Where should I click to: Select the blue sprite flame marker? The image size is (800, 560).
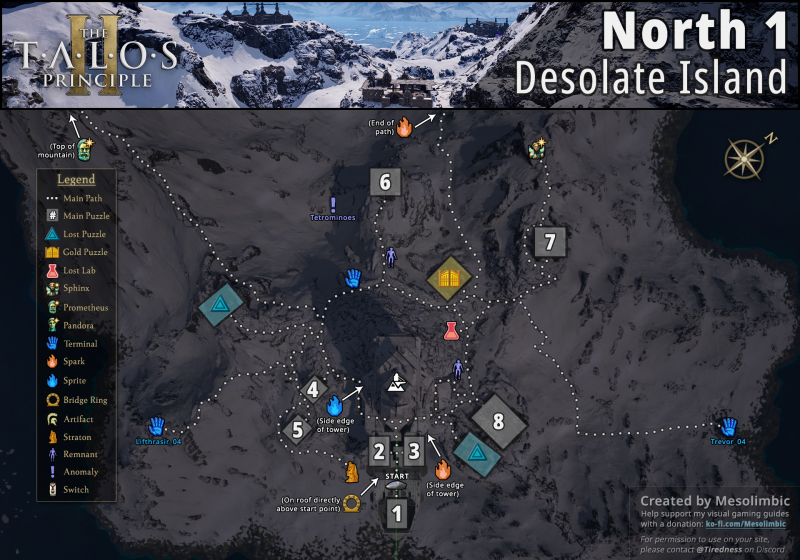click(x=336, y=405)
